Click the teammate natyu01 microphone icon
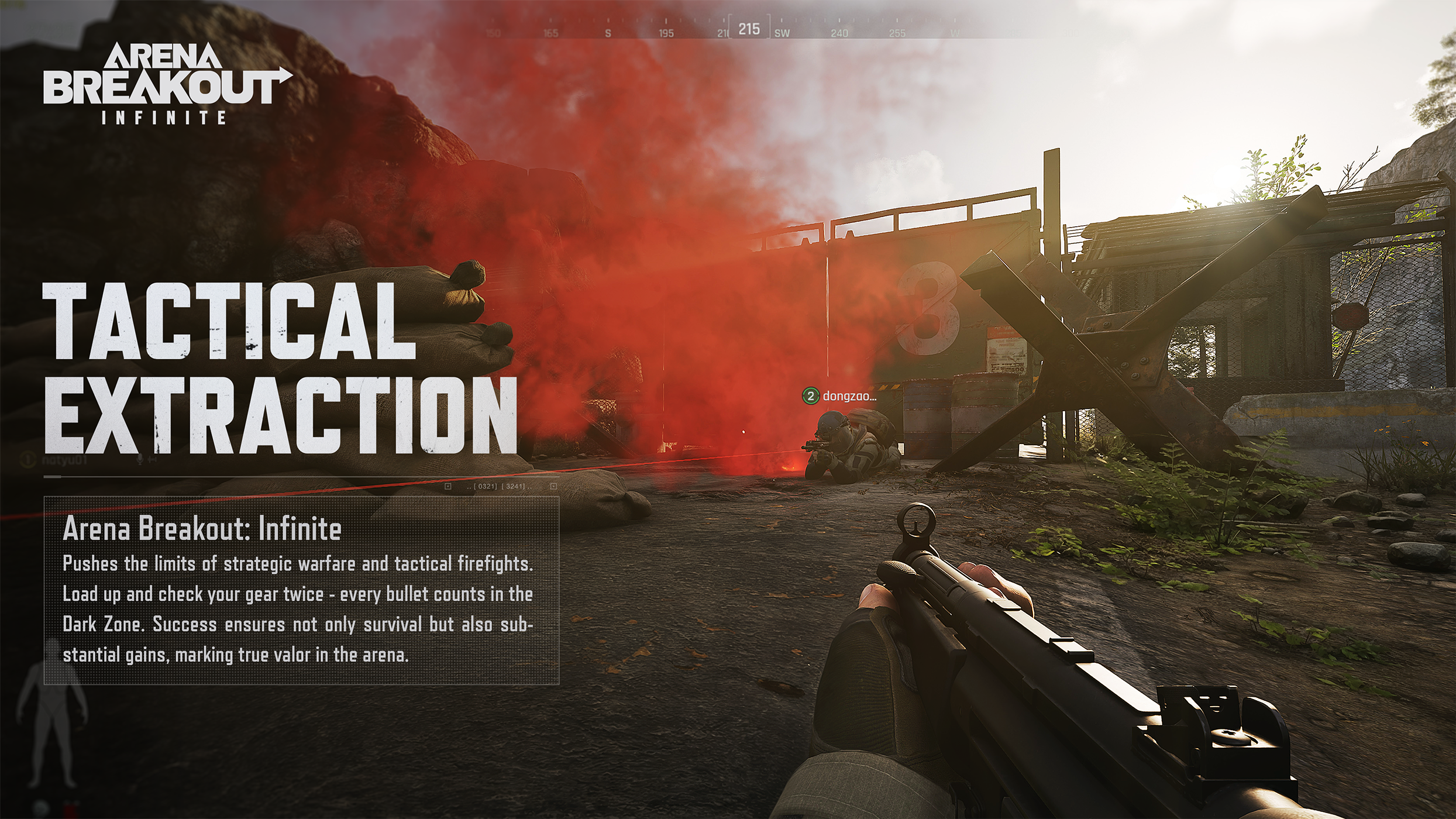The width and height of the screenshot is (1456, 819). pos(140,459)
